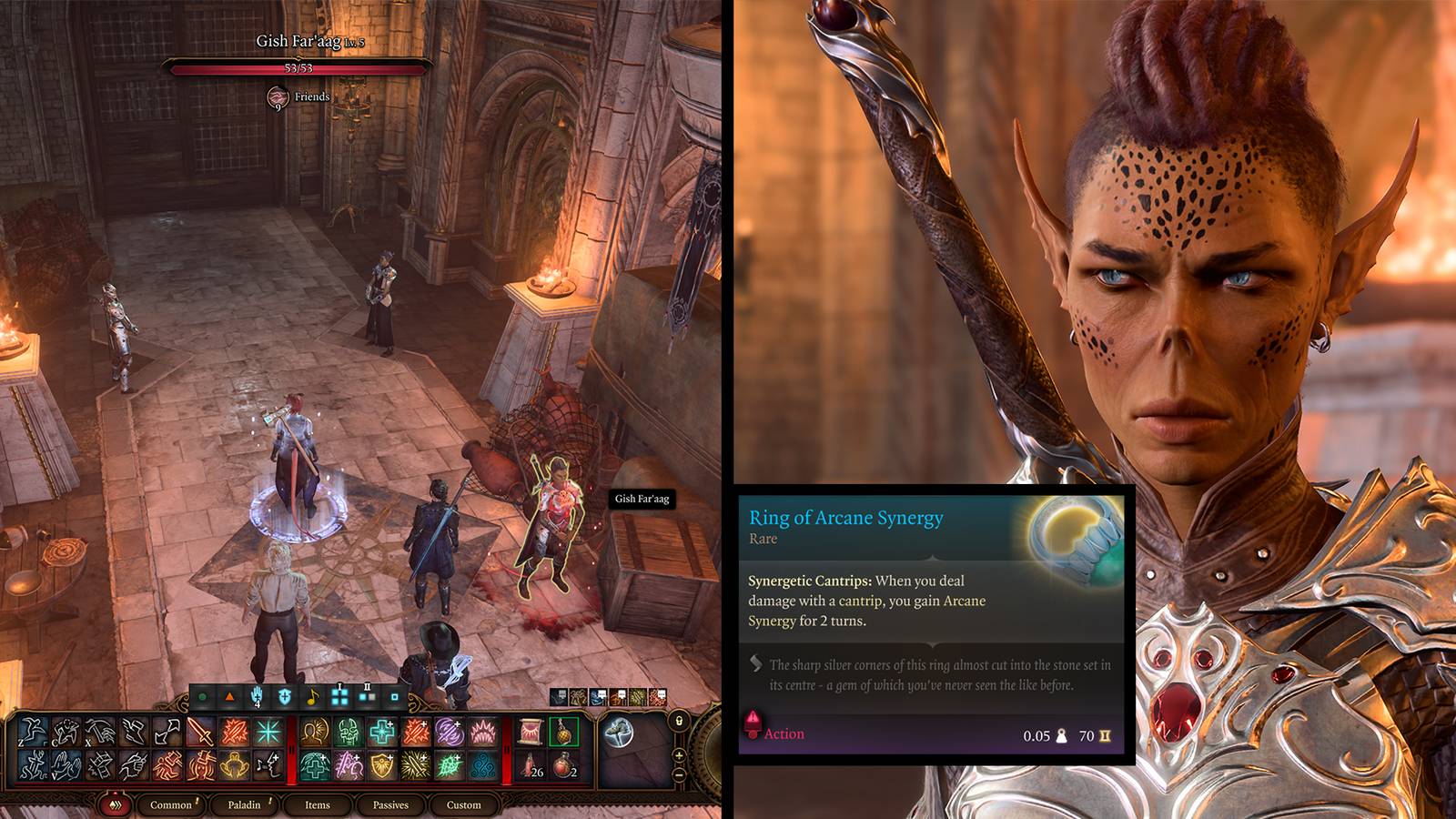1456x819 pixels.
Task: Open the Paladin hotbar tab
Action: (x=244, y=804)
